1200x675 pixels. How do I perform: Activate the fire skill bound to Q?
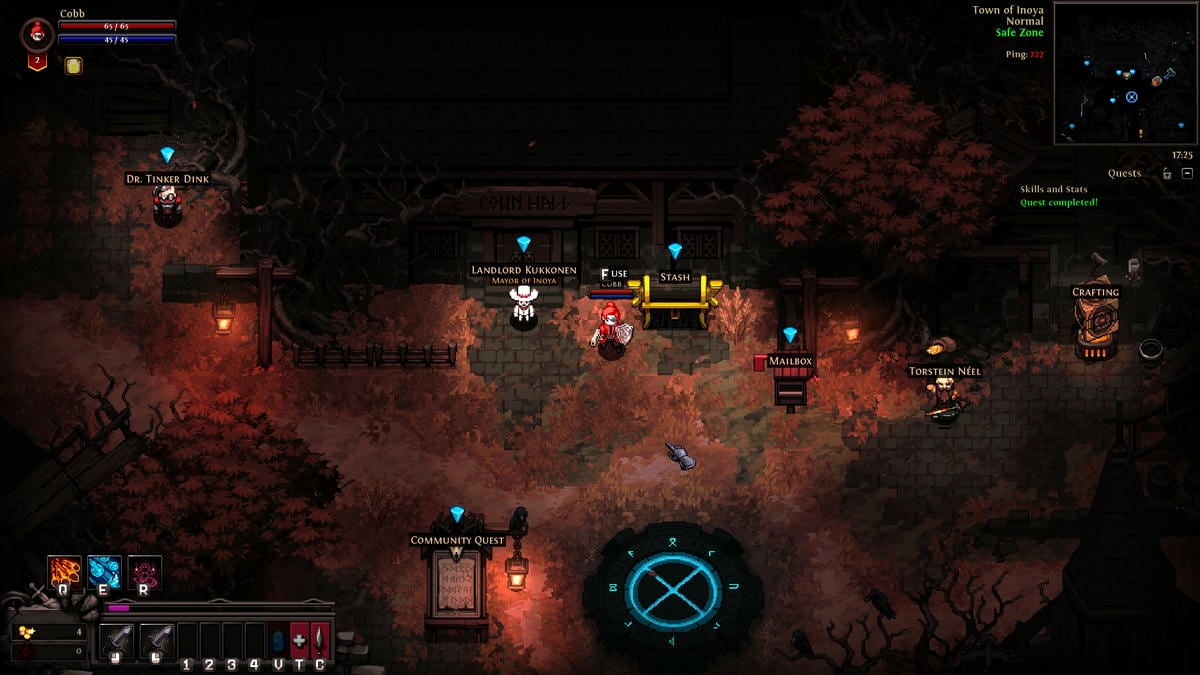(x=65, y=572)
